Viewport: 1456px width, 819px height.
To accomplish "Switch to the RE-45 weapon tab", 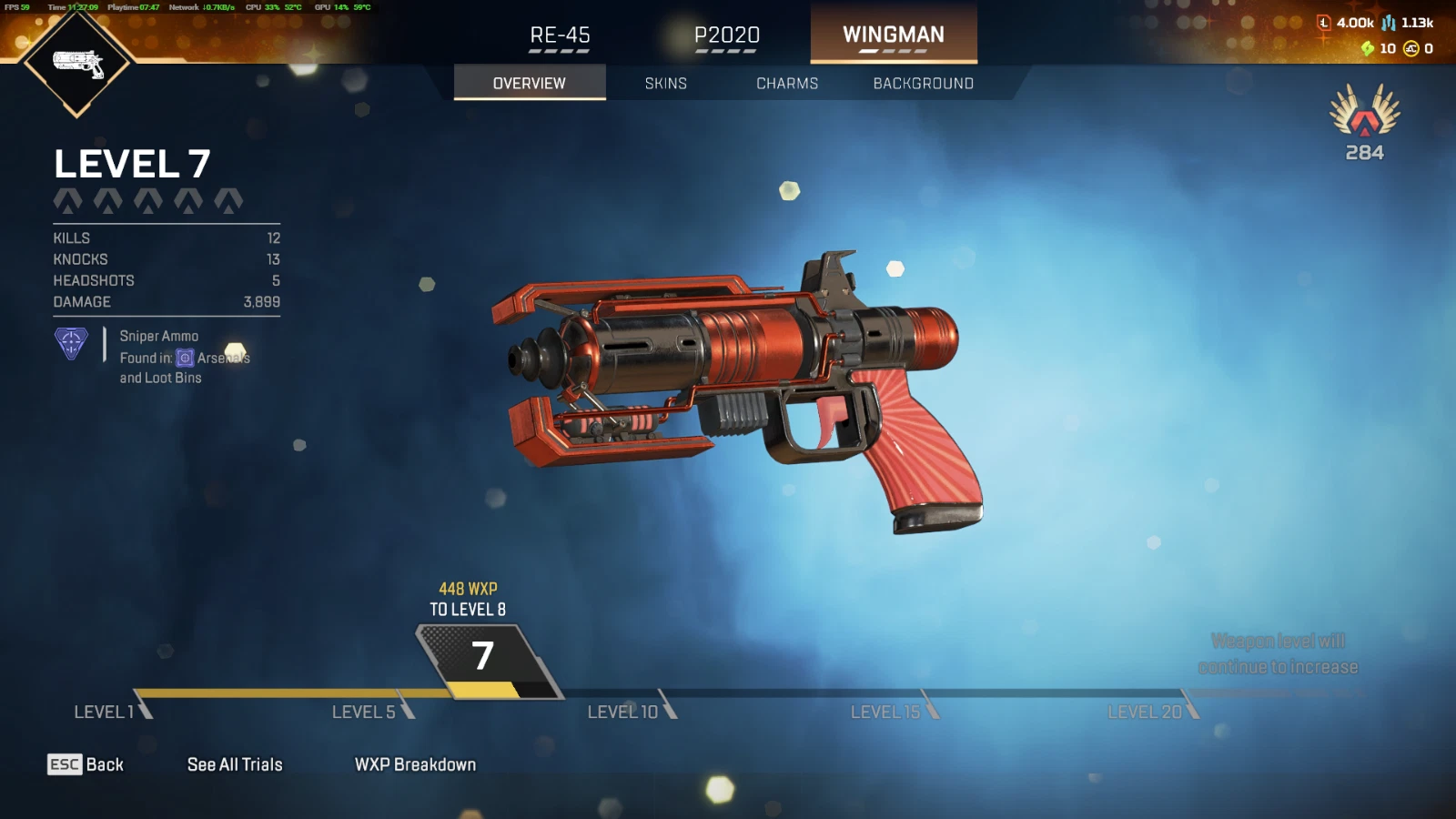I will (x=560, y=35).
